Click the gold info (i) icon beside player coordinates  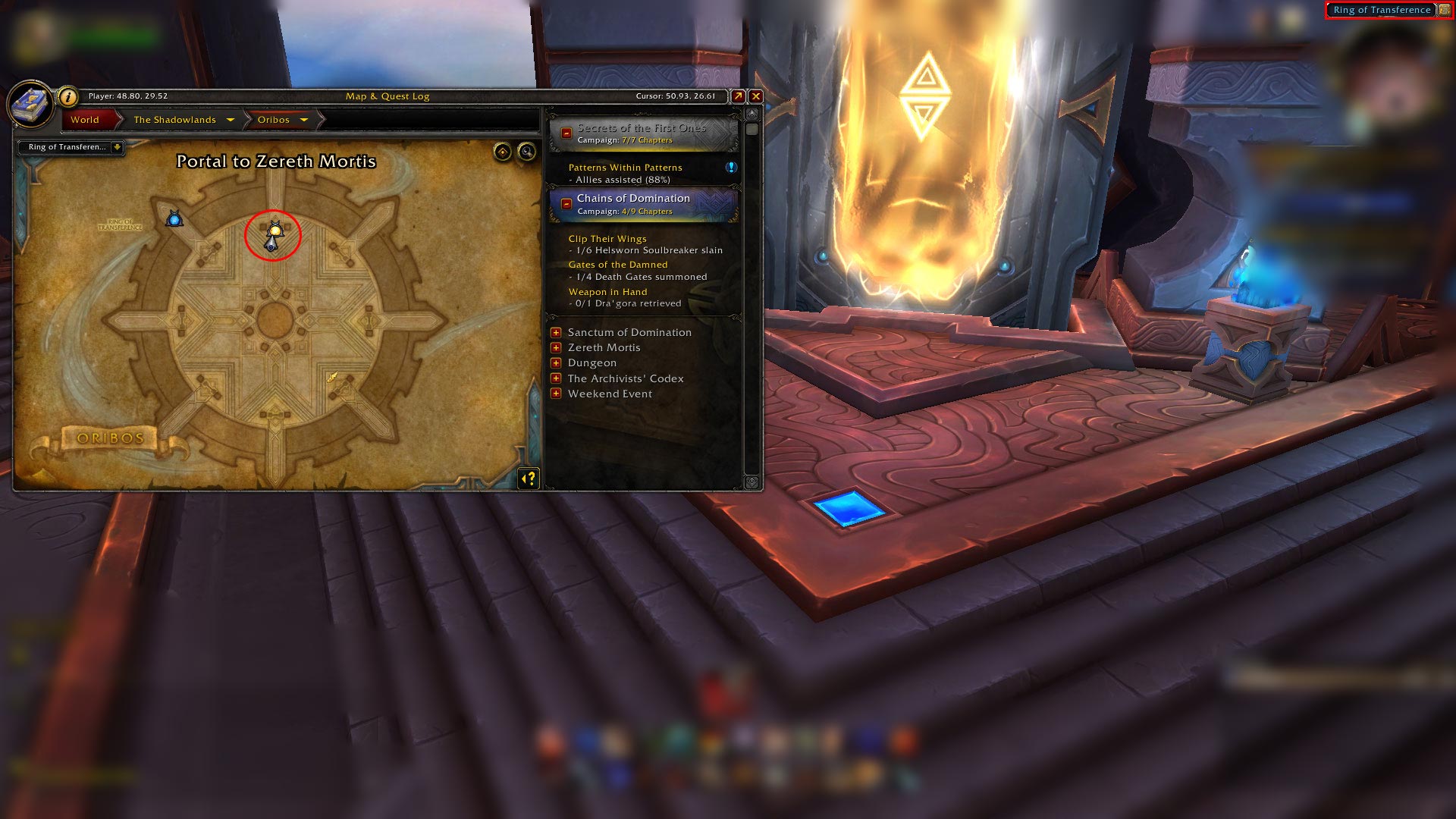point(68,96)
